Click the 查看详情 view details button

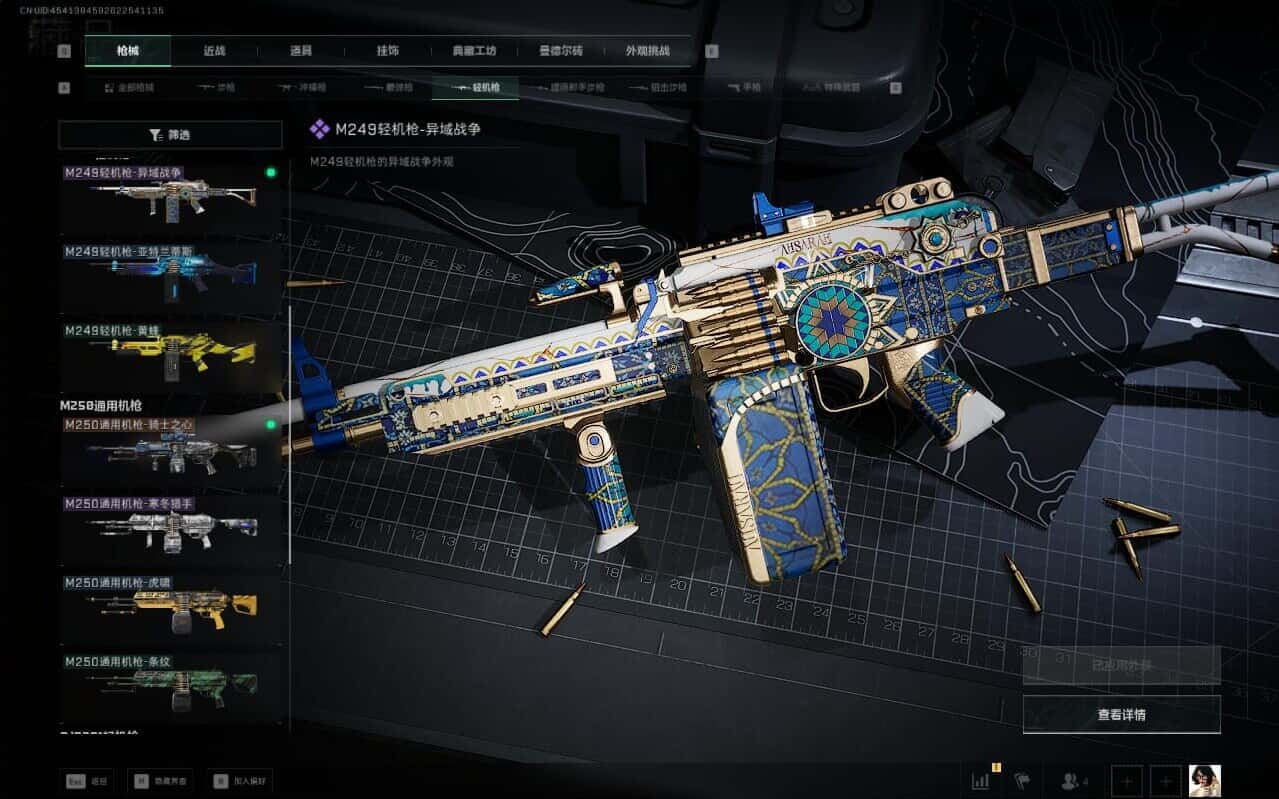tap(1121, 715)
